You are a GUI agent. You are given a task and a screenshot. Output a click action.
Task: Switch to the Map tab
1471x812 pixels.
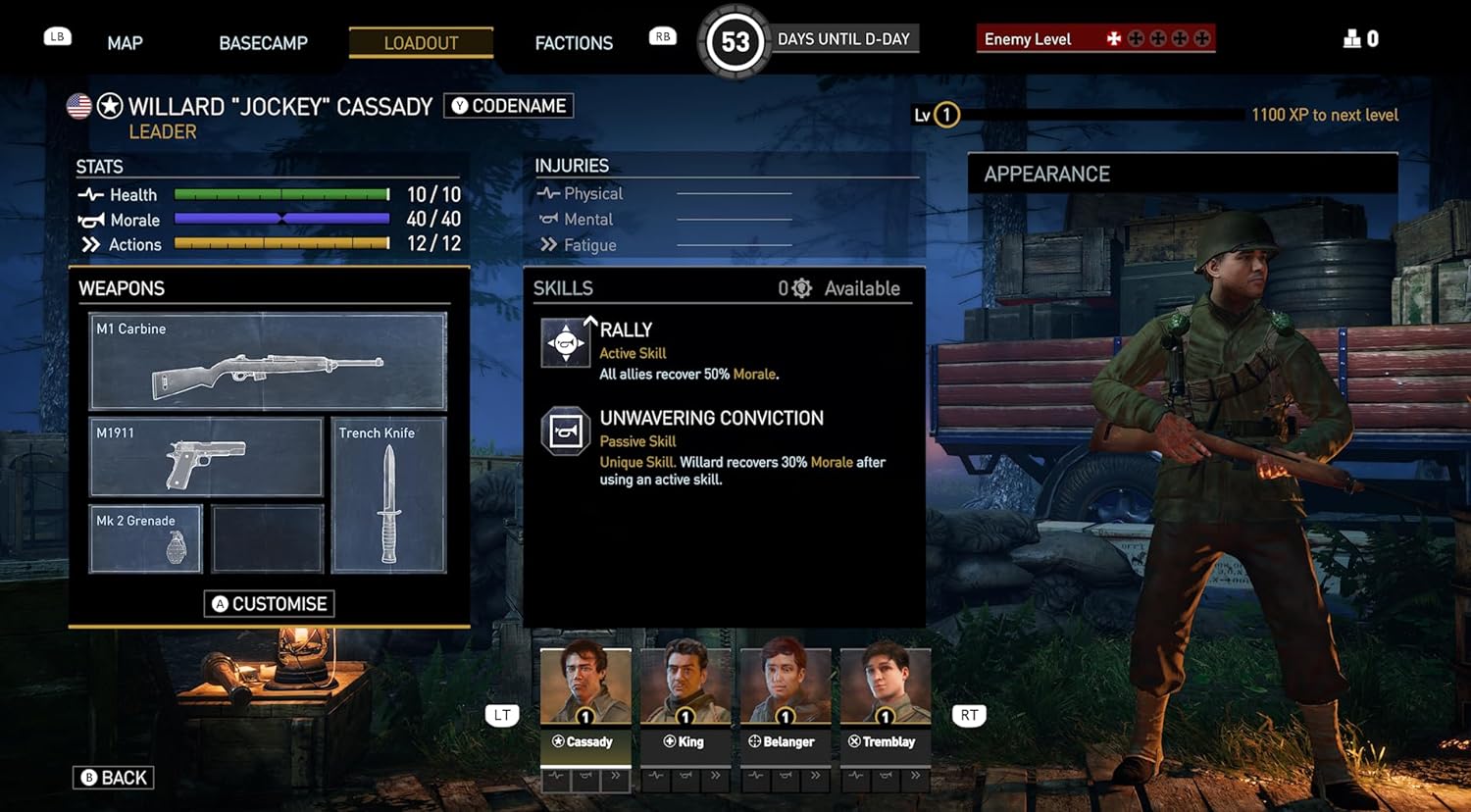pyautogui.click(x=125, y=43)
